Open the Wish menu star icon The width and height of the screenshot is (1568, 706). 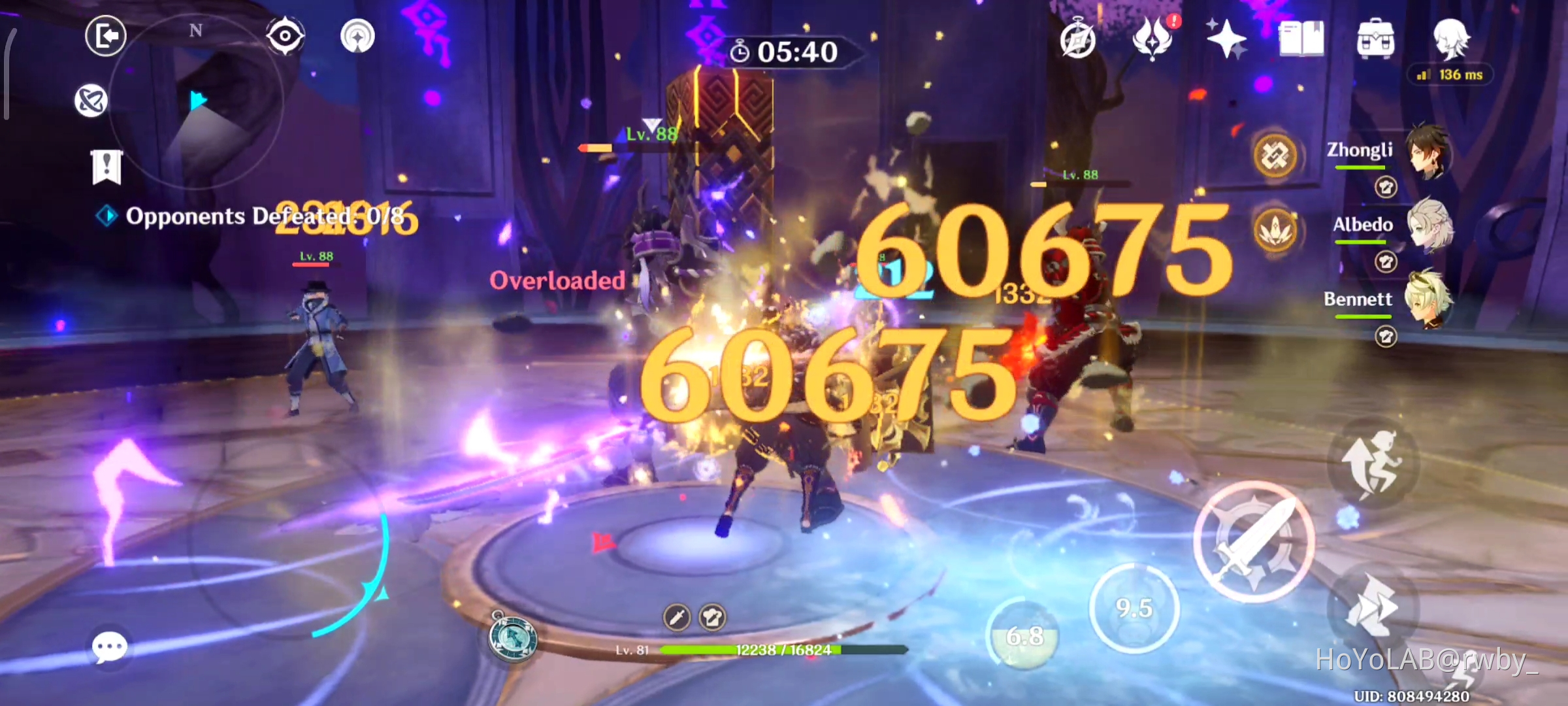[1227, 38]
